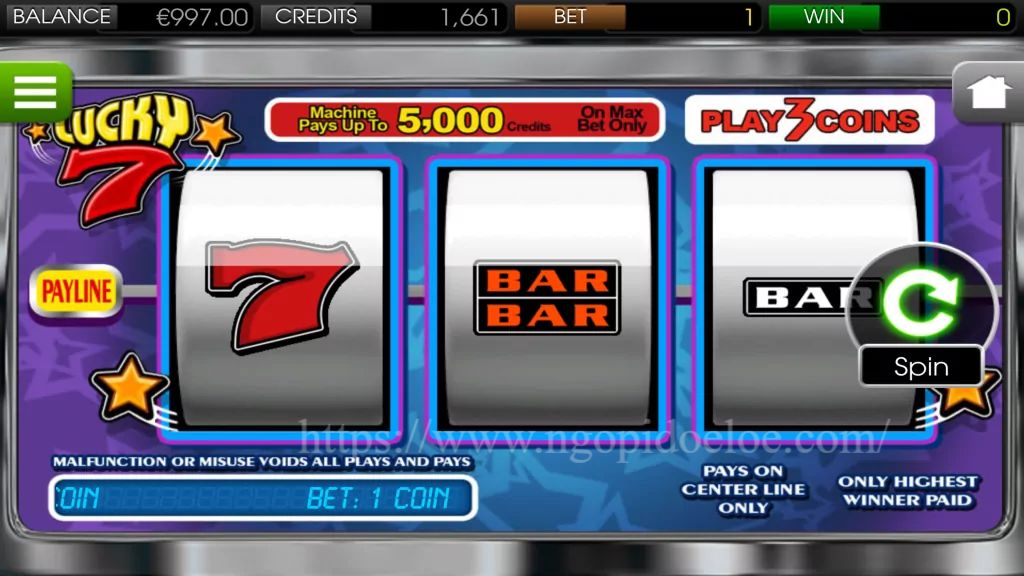
Task: Tap the Bet label in the top bar
Action: [570, 17]
